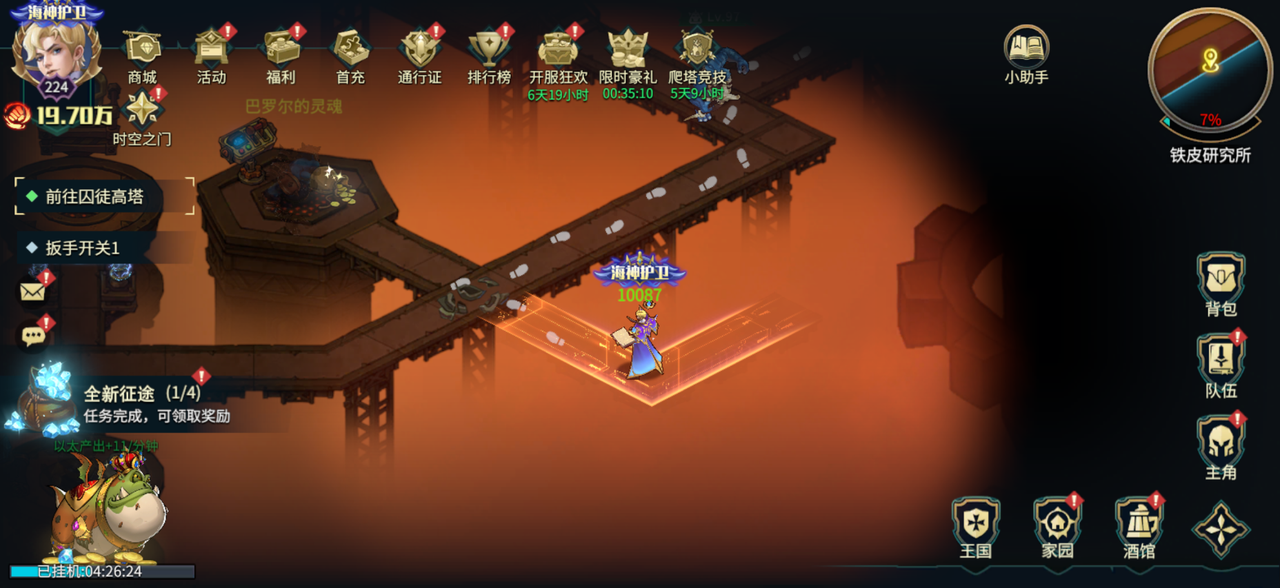Viewport: 1280px width, 588px height.
Task: Select the 前往囚徒高塔 quest tracker
Action: click(104, 197)
